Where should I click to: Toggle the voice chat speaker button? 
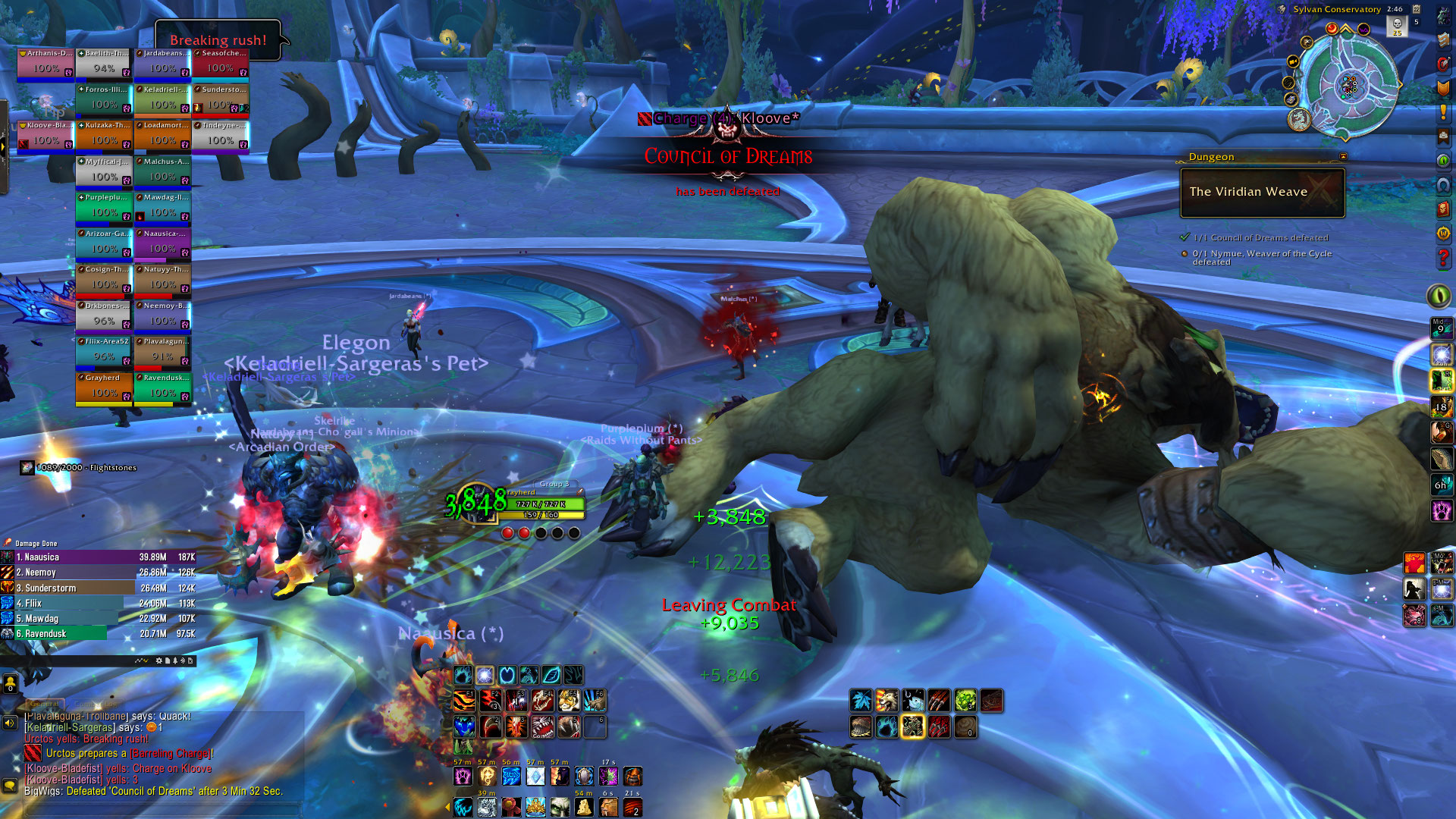(10, 723)
